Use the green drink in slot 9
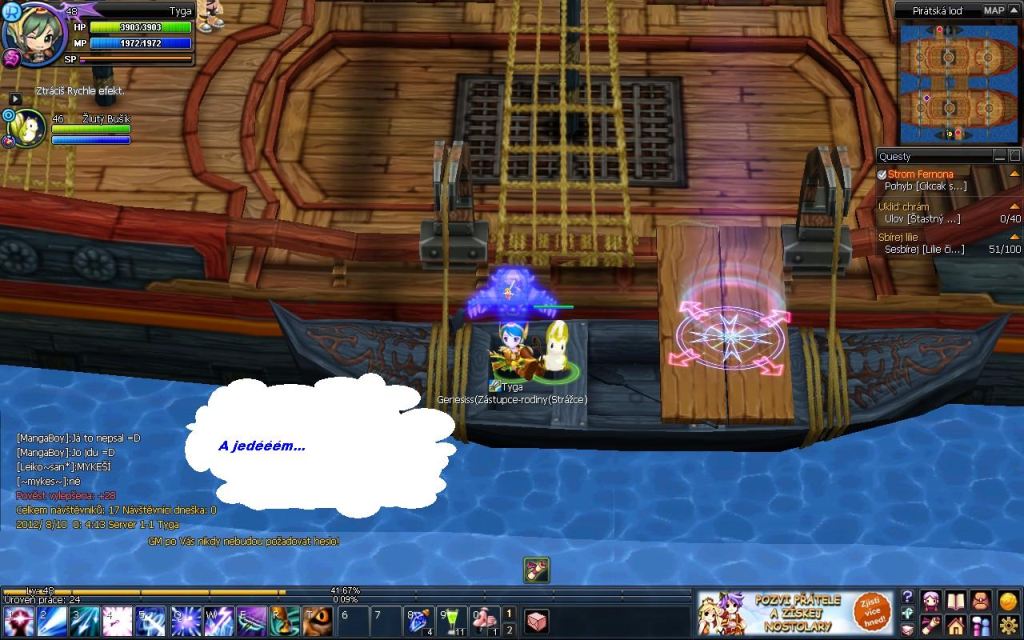This screenshot has height=640, width=1024. pos(453,621)
